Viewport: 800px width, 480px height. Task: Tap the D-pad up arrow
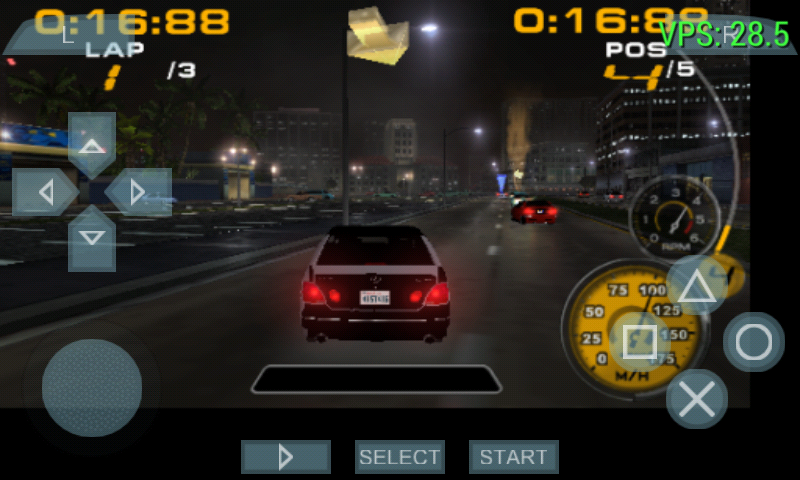tap(92, 144)
